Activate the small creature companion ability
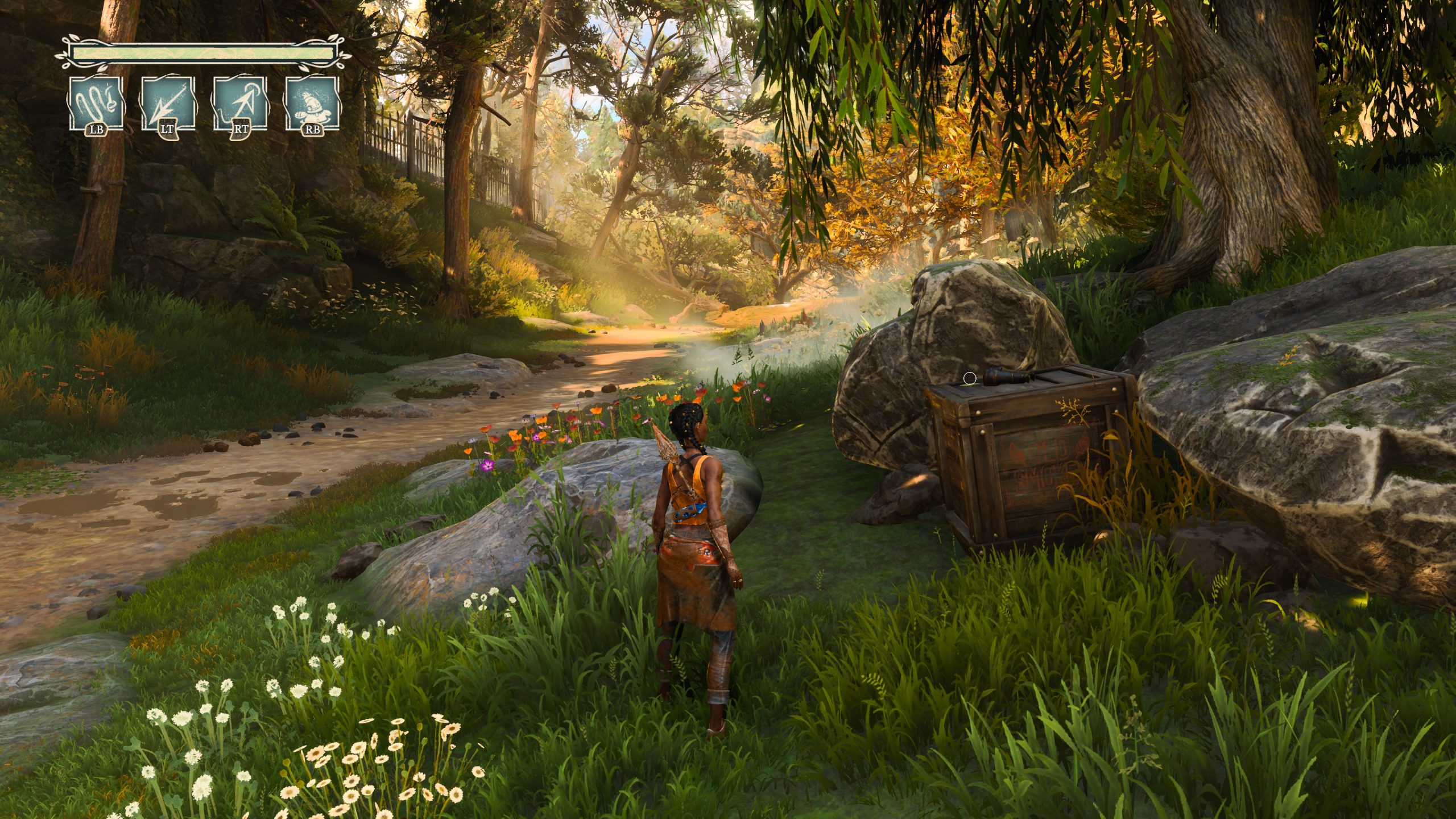 [x=312, y=104]
